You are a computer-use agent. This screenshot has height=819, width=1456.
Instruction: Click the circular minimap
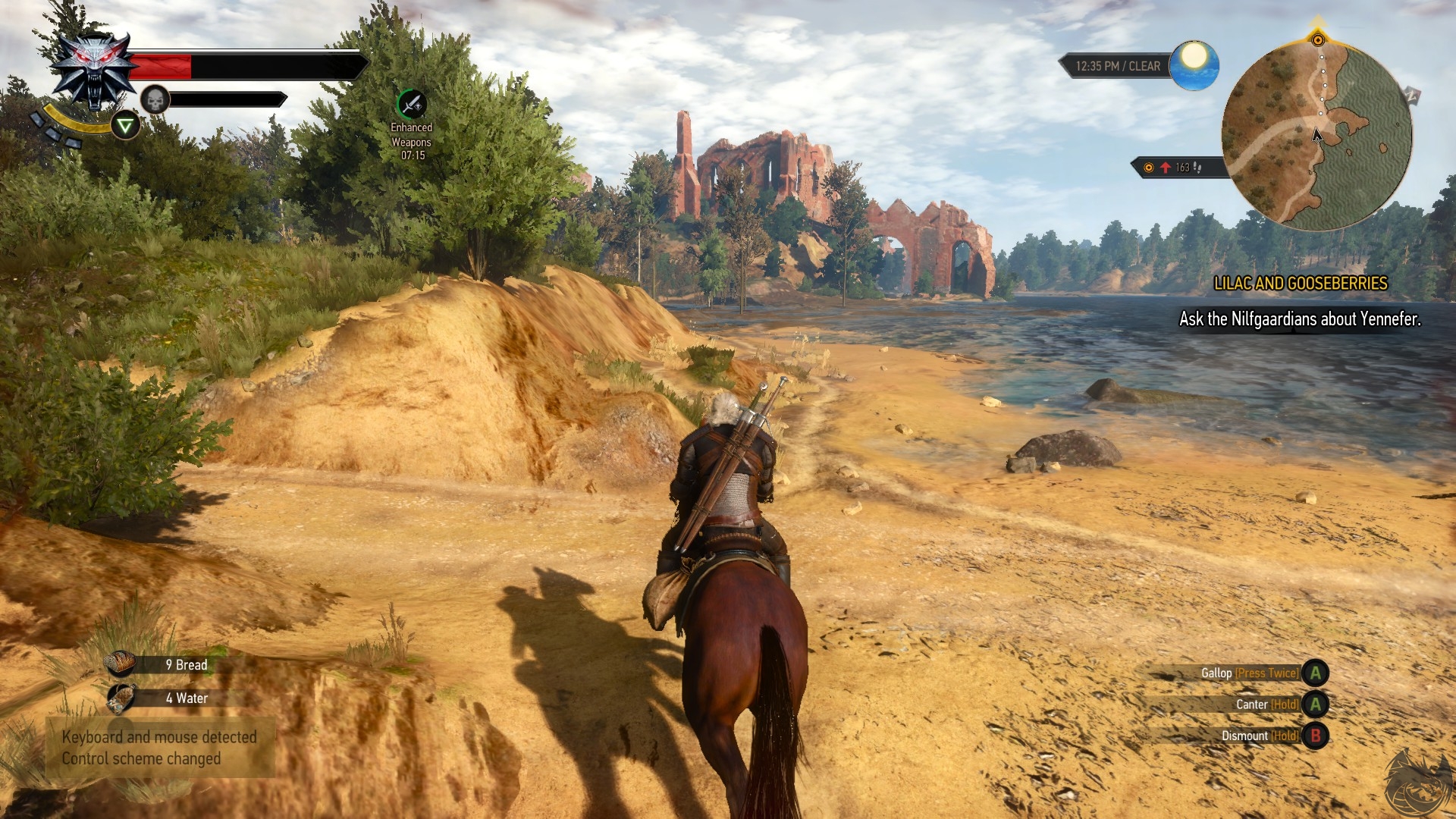click(x=1316, y=136)
